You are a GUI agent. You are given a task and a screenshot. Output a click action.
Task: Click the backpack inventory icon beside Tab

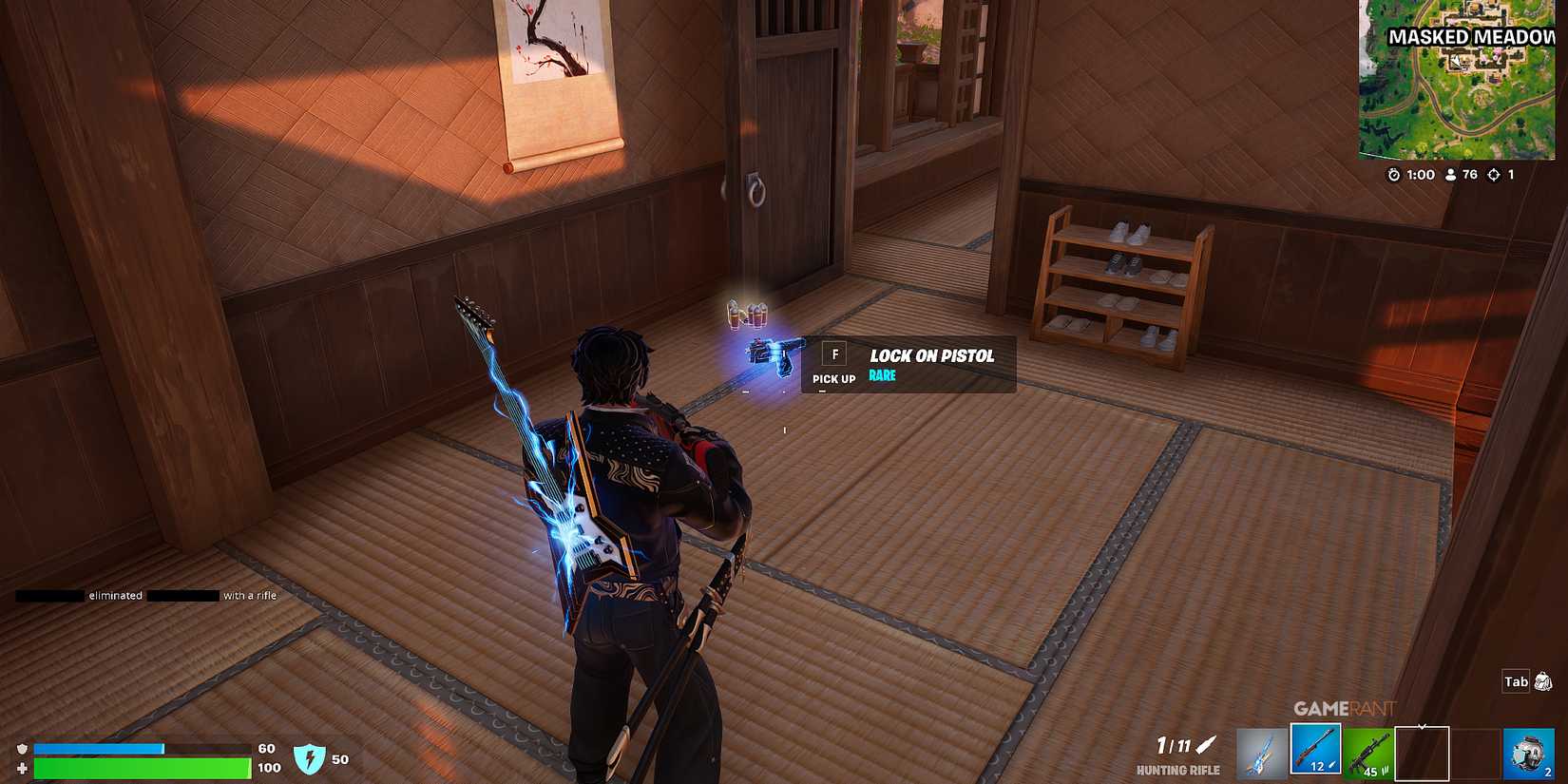tap(1541, 681)
